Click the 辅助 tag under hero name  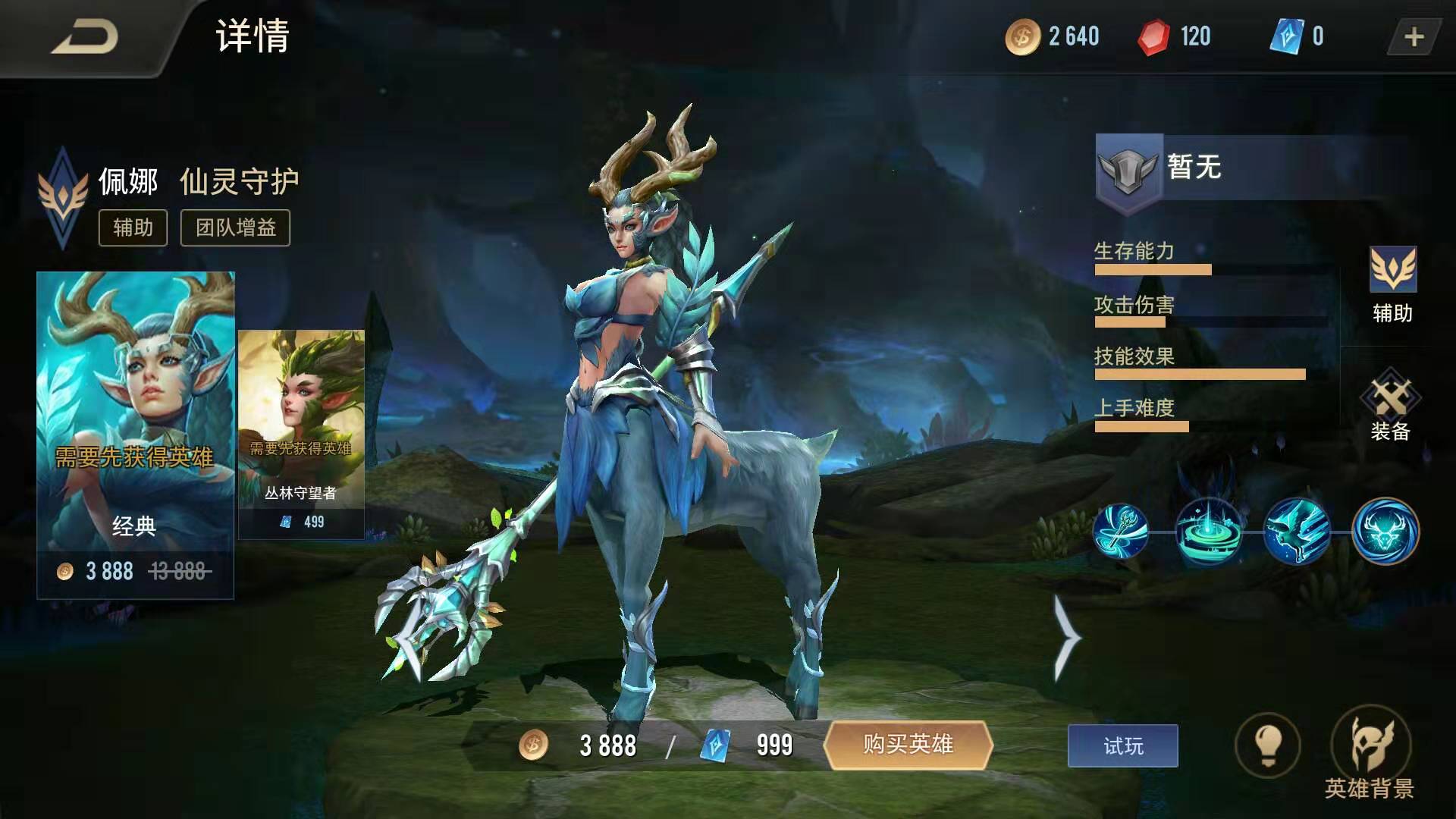coord(133,227)
